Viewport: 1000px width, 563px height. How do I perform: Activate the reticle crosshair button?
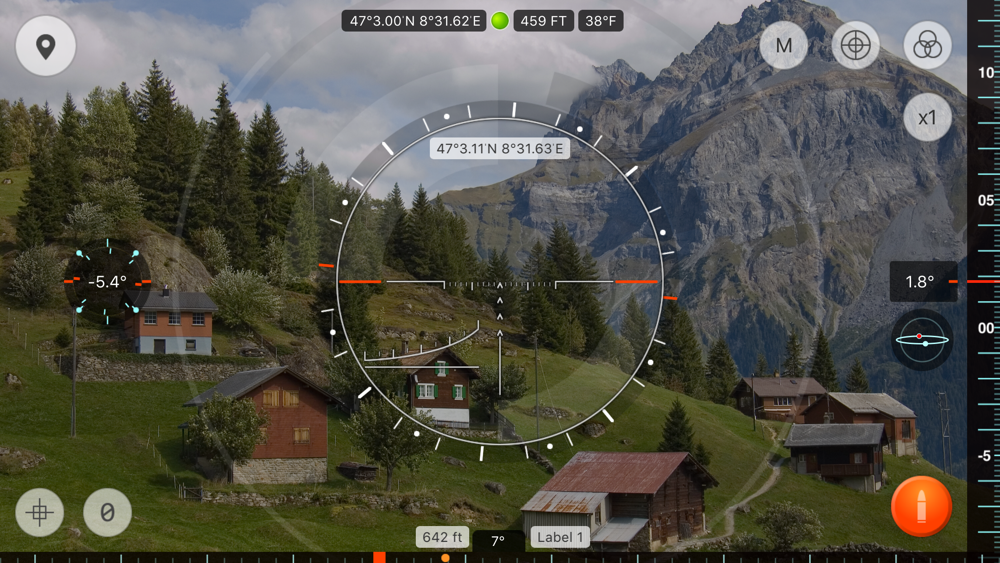click(40, 513)
